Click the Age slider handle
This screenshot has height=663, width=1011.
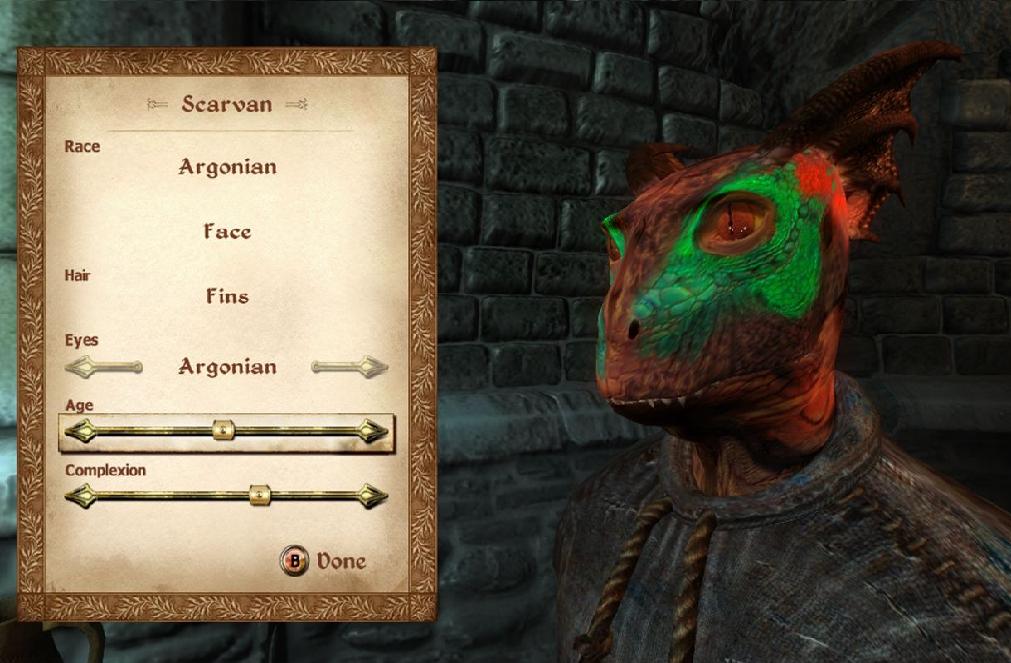pyautogui.click(x=225, y=431)
